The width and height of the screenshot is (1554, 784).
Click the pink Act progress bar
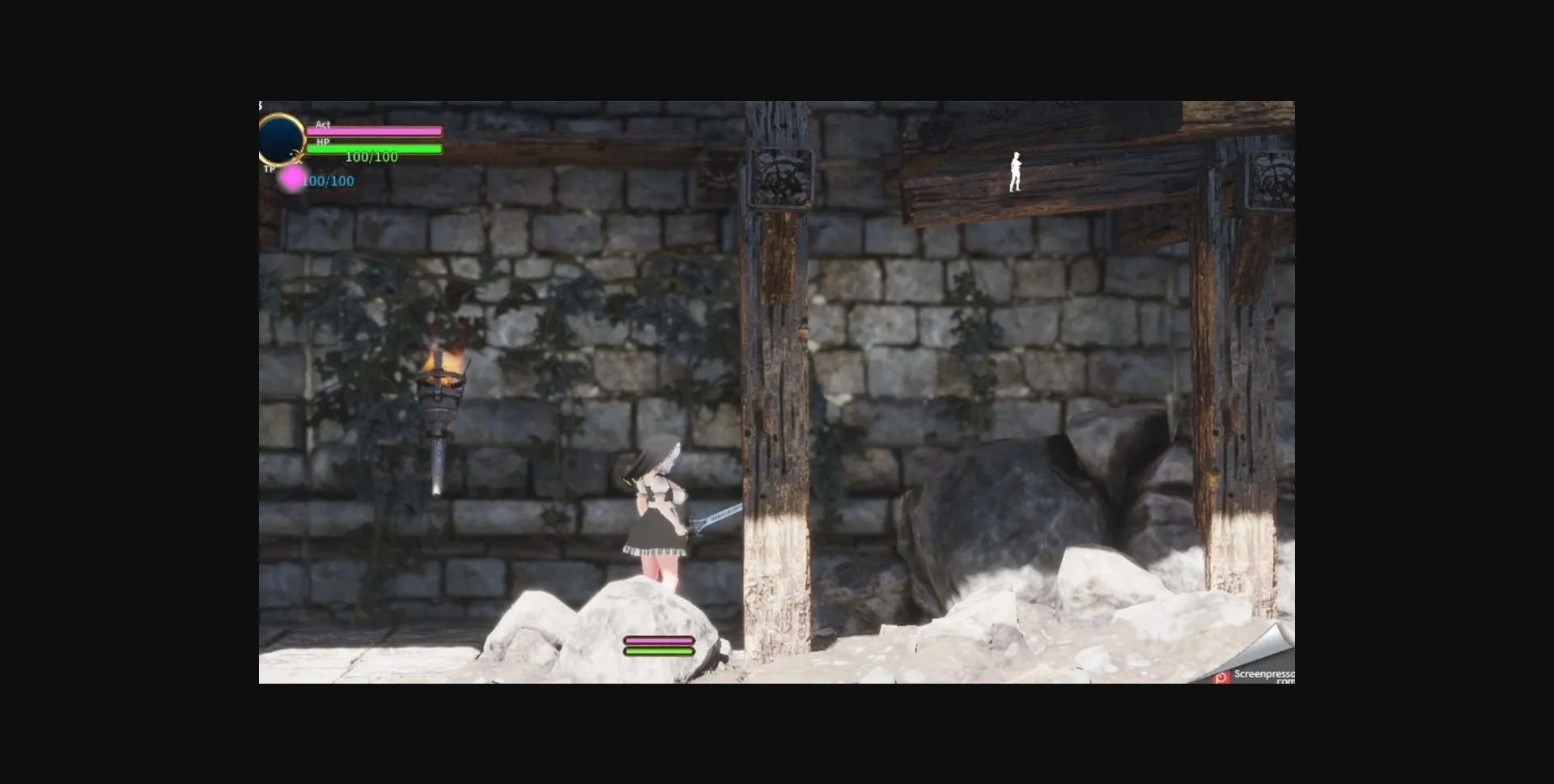(376, 130)
